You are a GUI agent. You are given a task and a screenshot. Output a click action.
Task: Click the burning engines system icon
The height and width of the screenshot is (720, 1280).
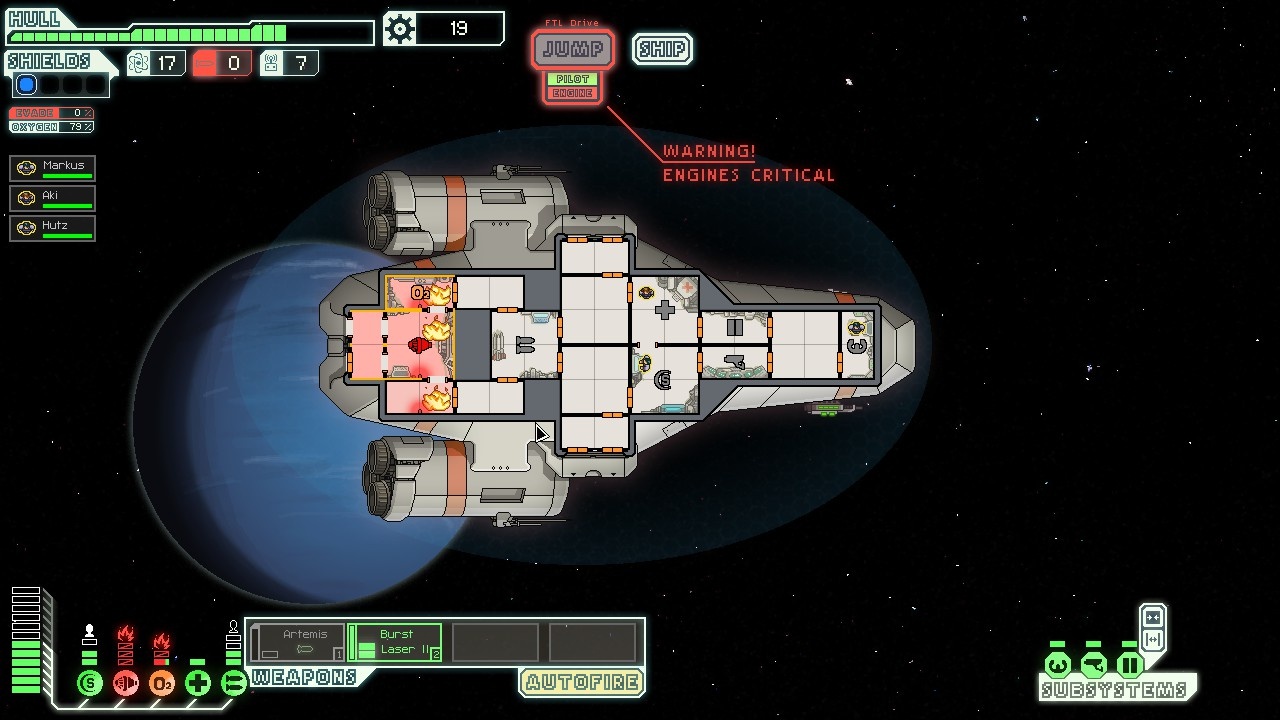click(x=126, y=684)
